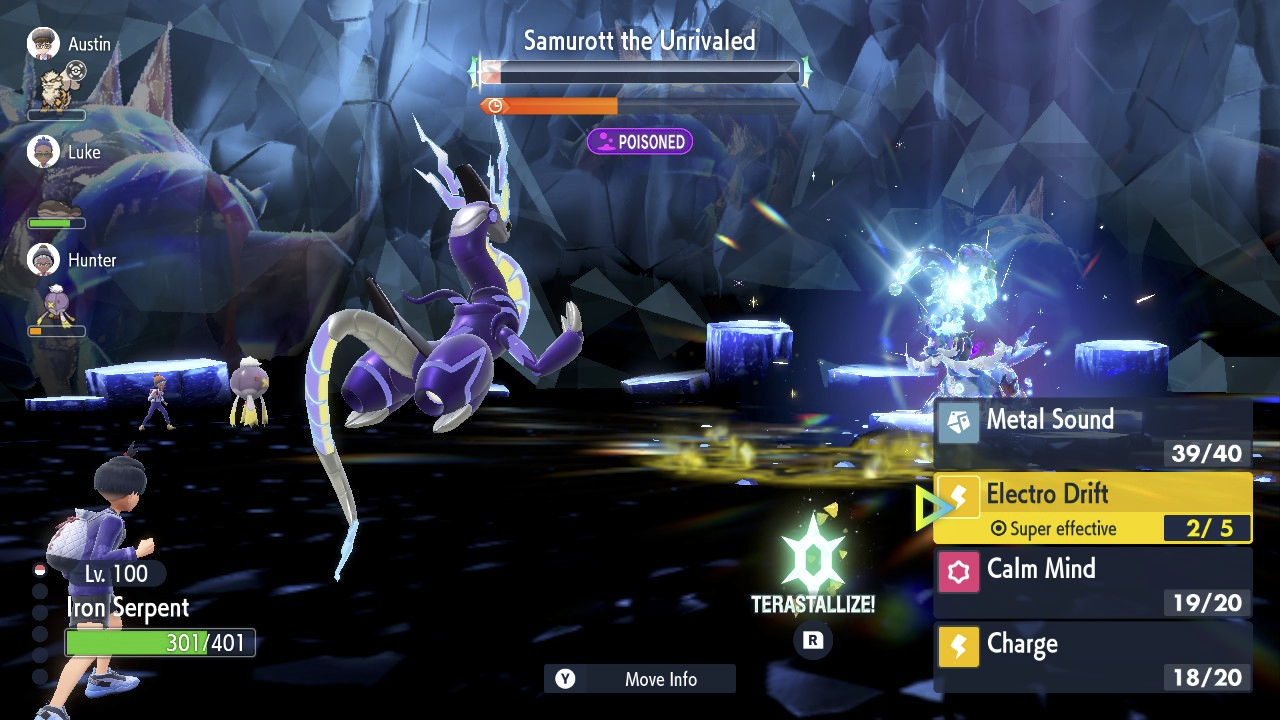
Task: Pick the Calm Mind move
Action: 1092,582
